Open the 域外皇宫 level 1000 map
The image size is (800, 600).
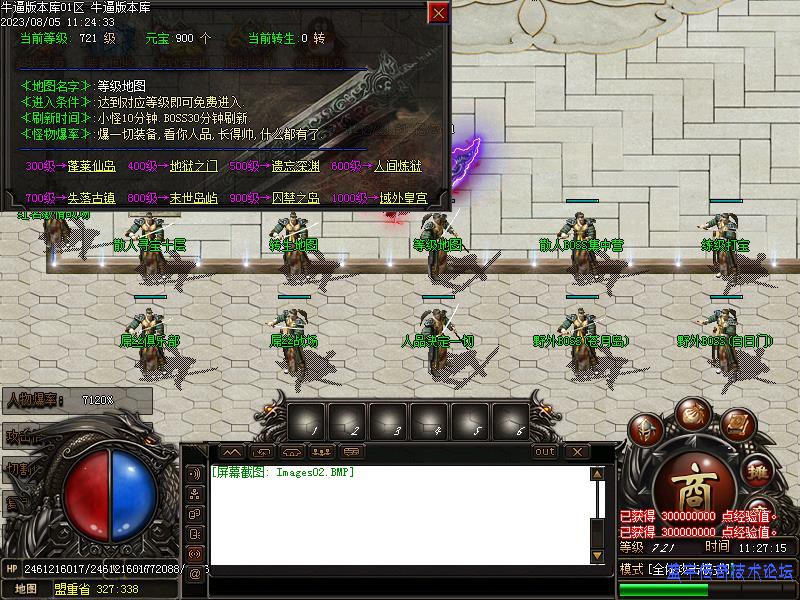pos(403,198)
